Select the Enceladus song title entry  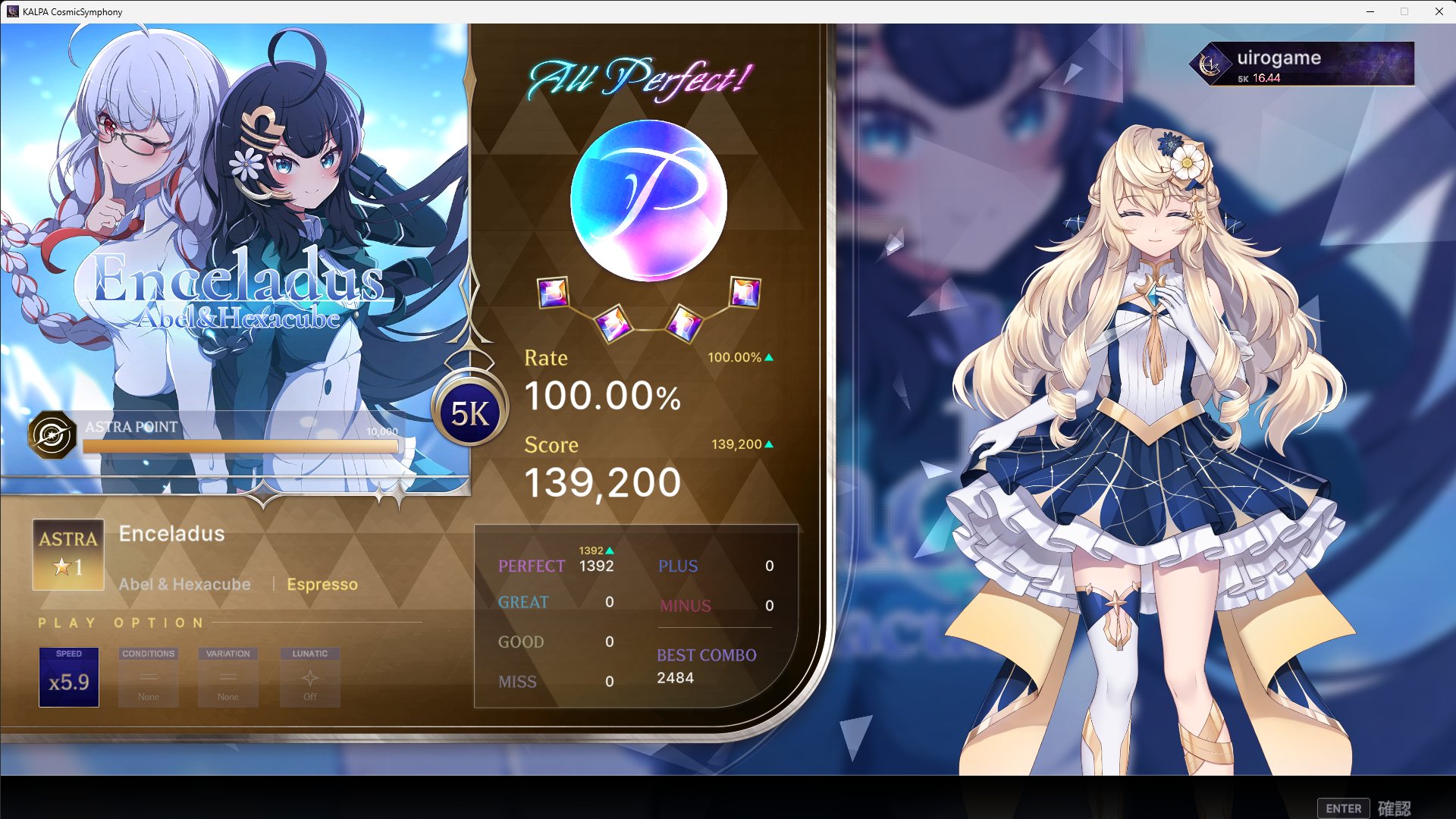click(171, 534)
